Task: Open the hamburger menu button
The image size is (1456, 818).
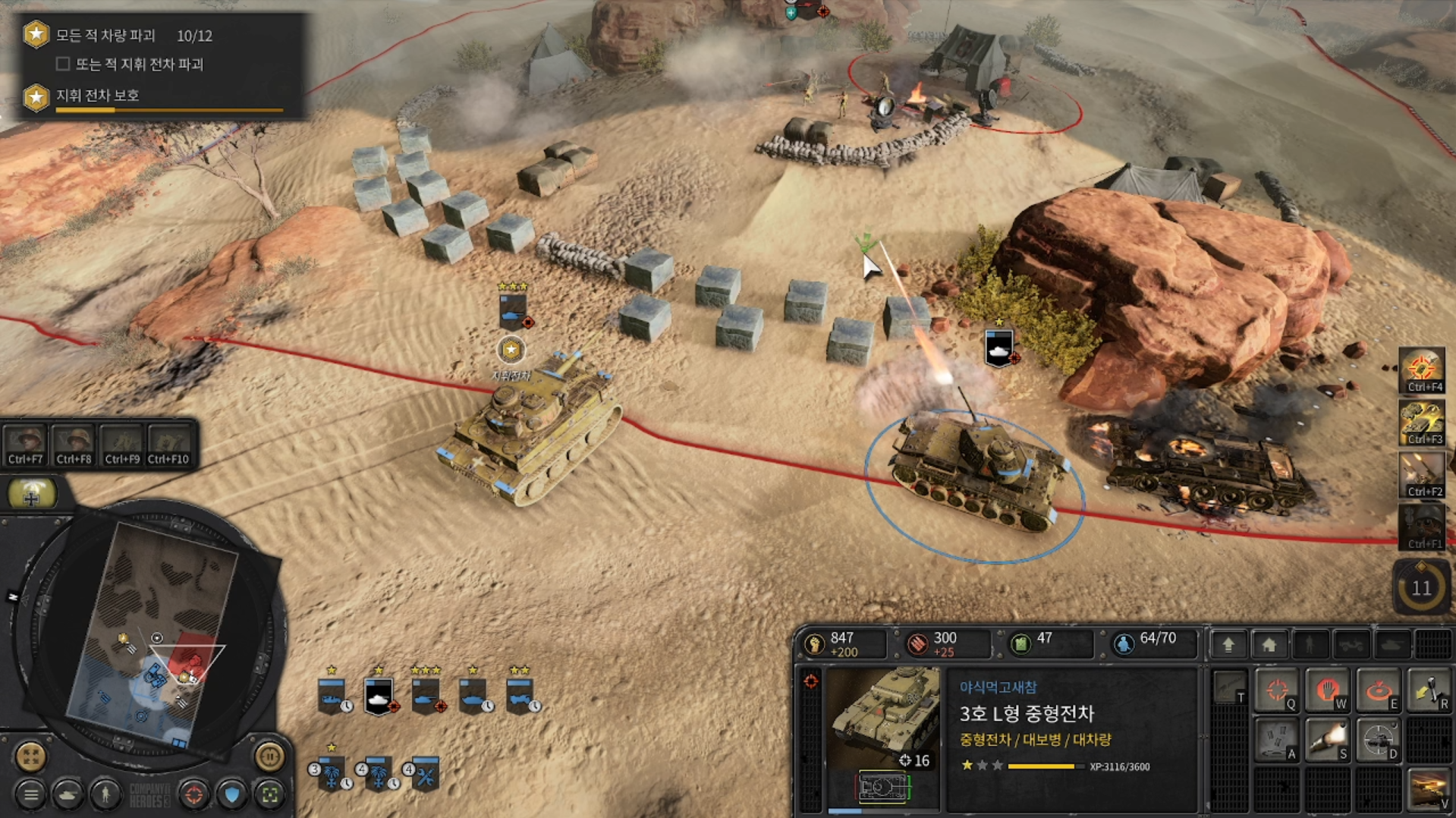Action: pos(30,794)
